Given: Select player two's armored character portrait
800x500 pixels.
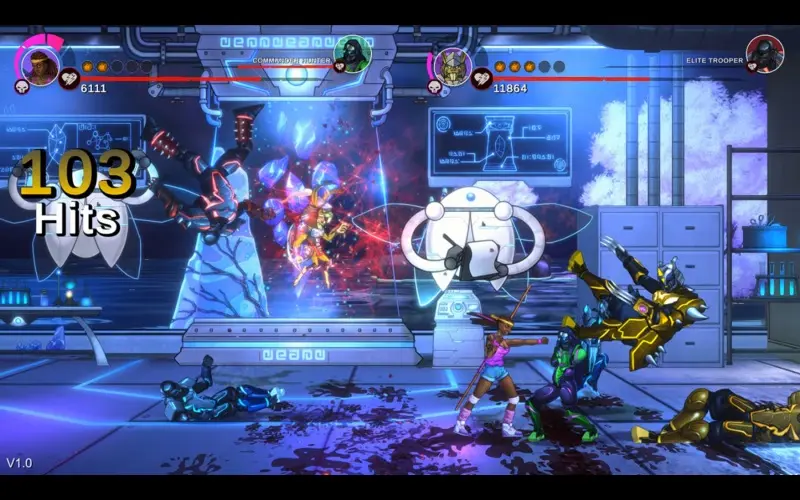Looking at the screenshot, I should (x=453, y=66).
